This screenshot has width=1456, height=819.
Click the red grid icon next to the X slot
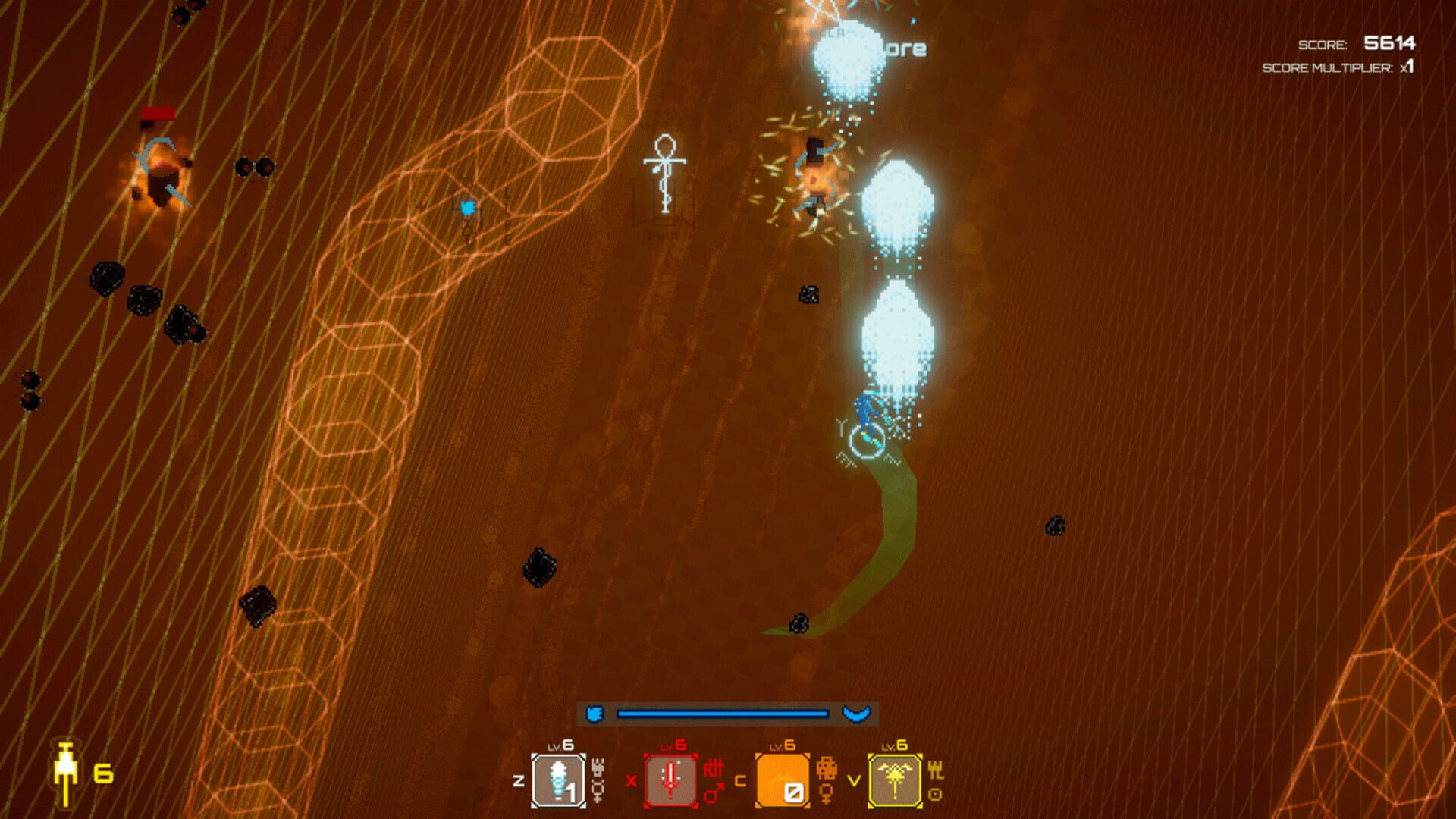click(712, 768)
